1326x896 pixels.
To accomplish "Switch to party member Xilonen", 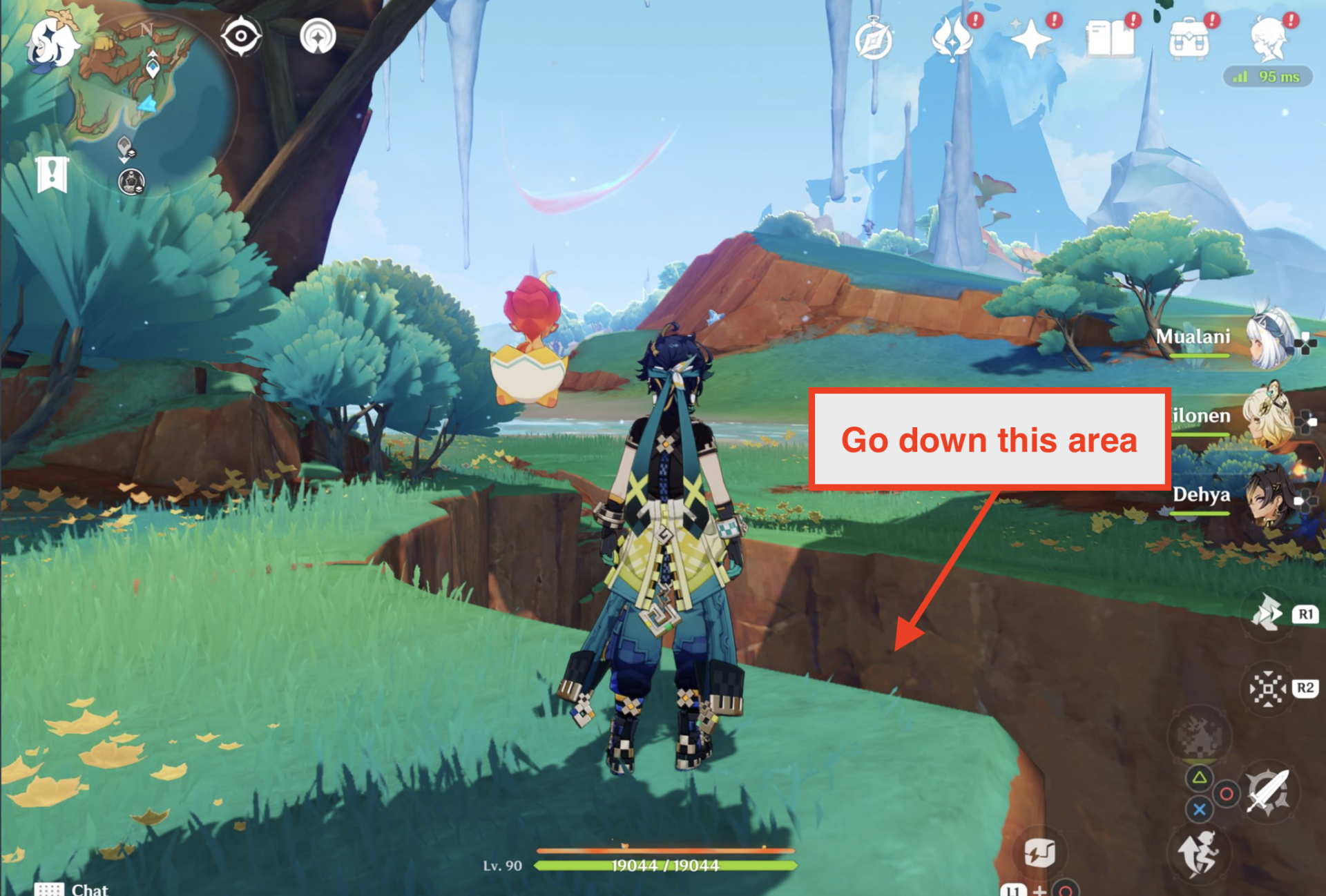I will [x=1268, y=416].
